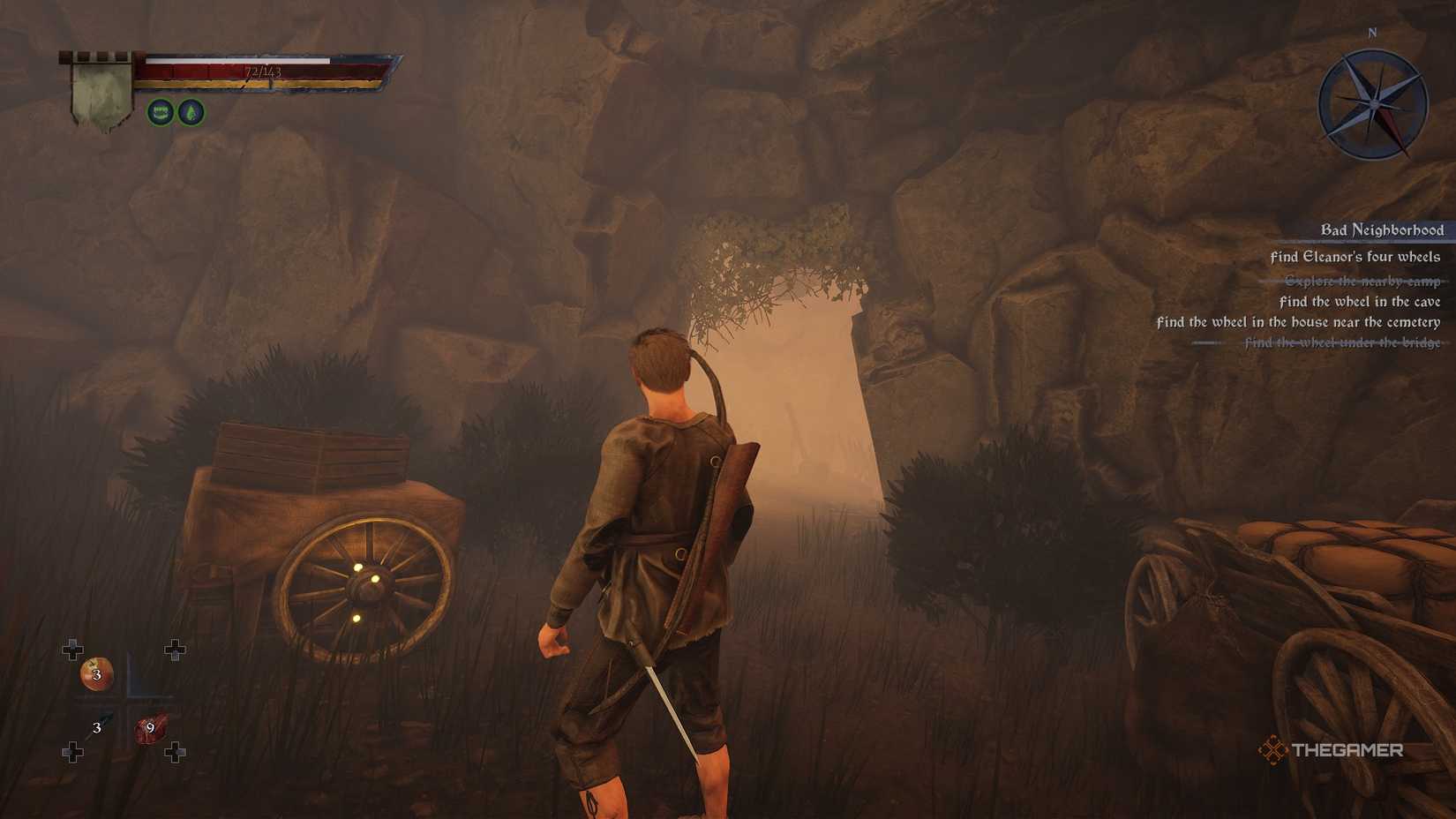Screen dimensions: 1456x819
Task: Click the left green buff icon under the health bar
Action: tap(159, 113)
